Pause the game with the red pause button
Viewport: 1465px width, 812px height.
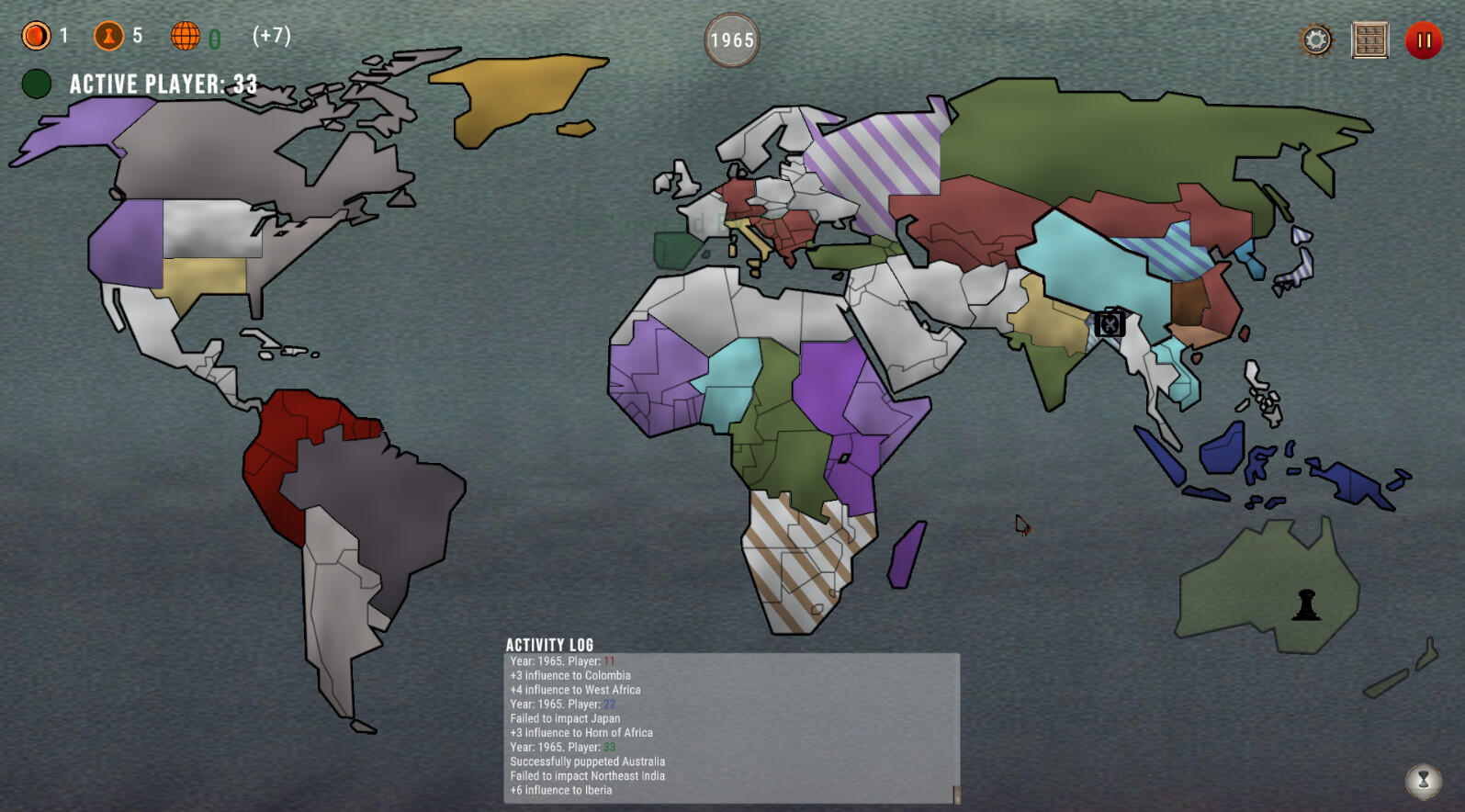point(1425,39)
